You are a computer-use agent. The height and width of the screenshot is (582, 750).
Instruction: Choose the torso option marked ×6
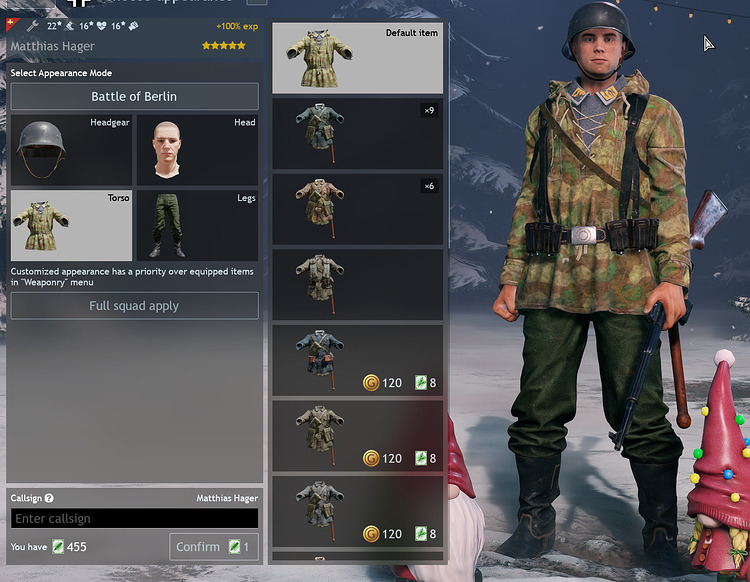point(357,208)
